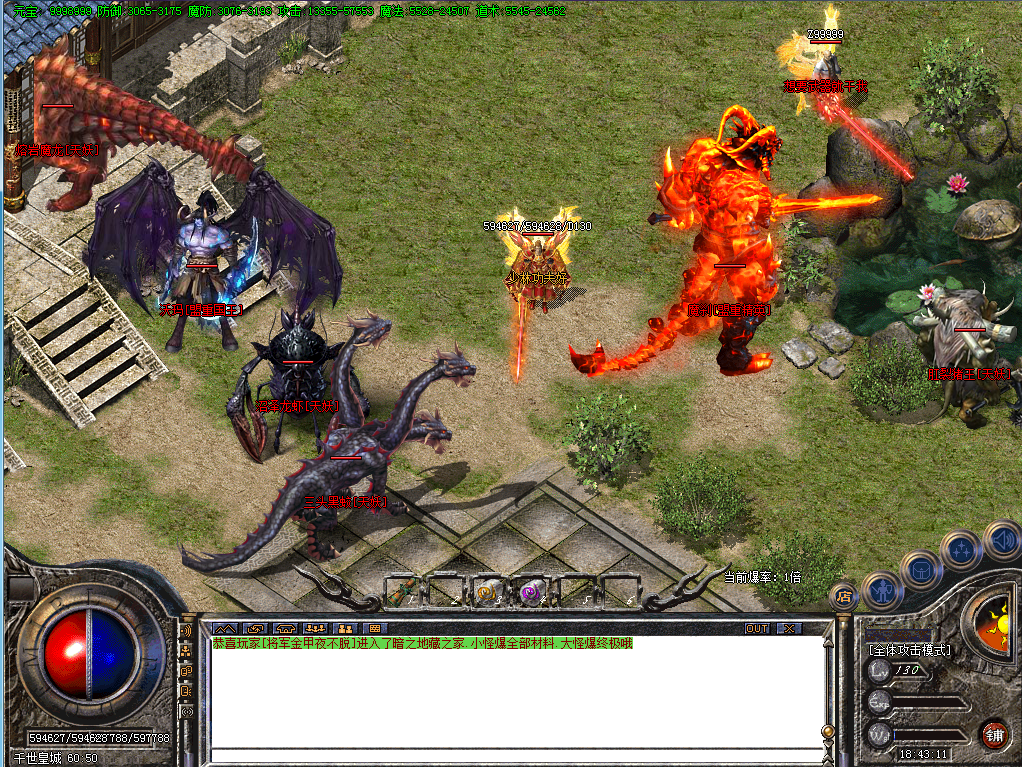
Task: Close the game with the X button
Action: pyautogui.click(x=789, y=628)
